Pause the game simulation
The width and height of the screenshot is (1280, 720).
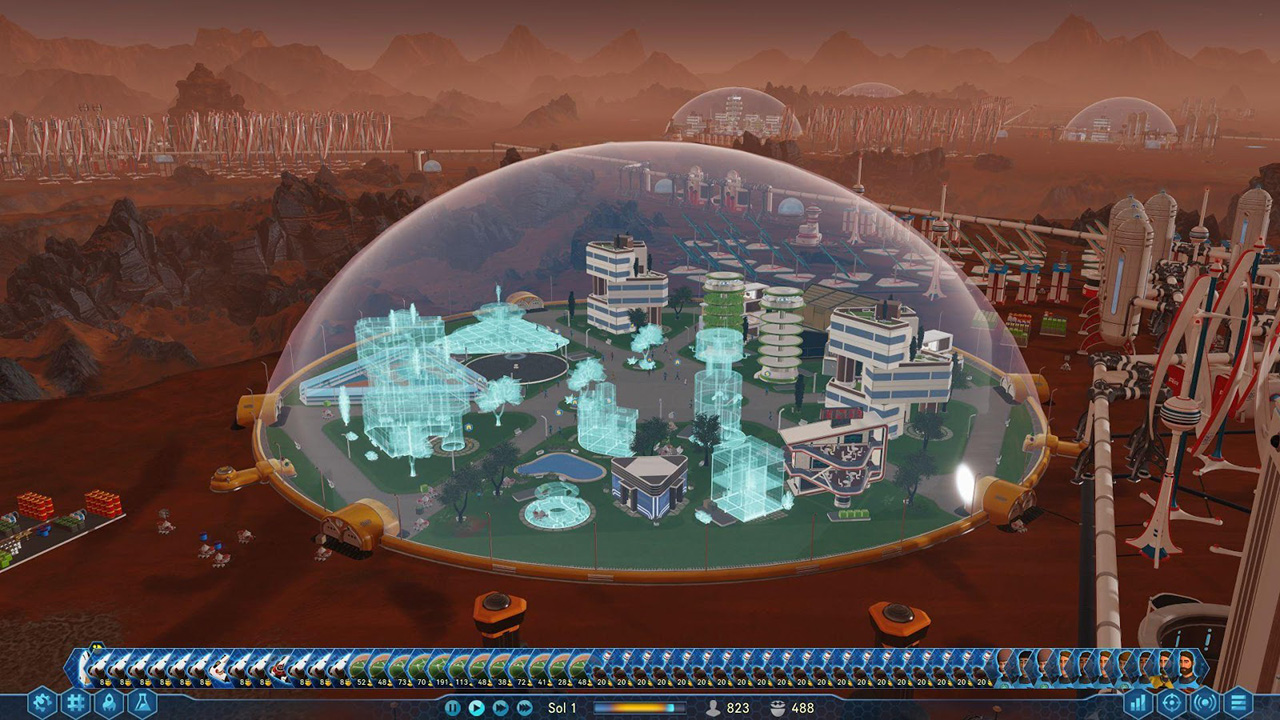(x=454, y=708)
